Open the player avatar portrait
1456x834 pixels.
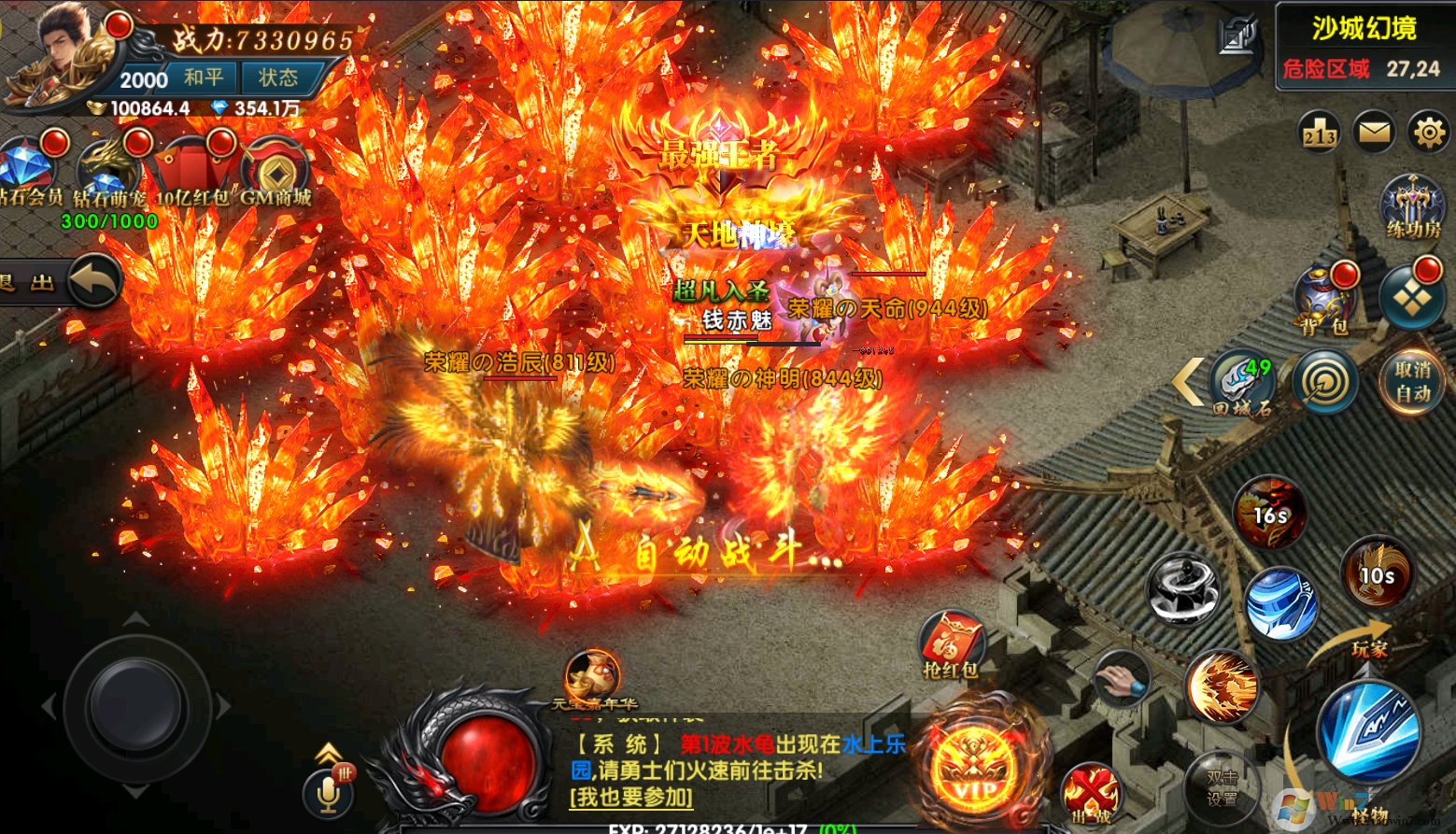tap(58, 54)
